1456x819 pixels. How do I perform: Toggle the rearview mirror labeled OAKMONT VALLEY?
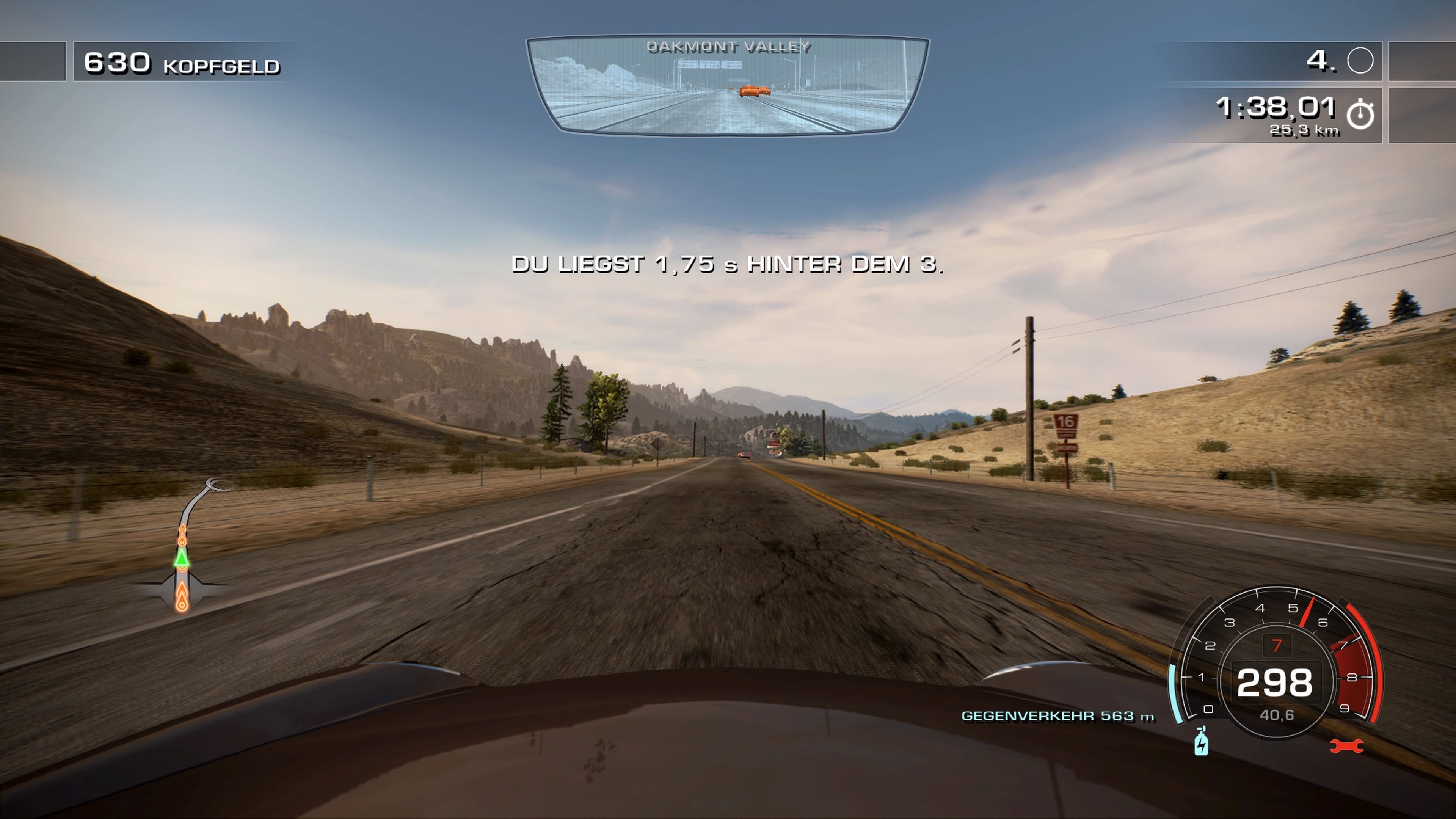[728, 88]
